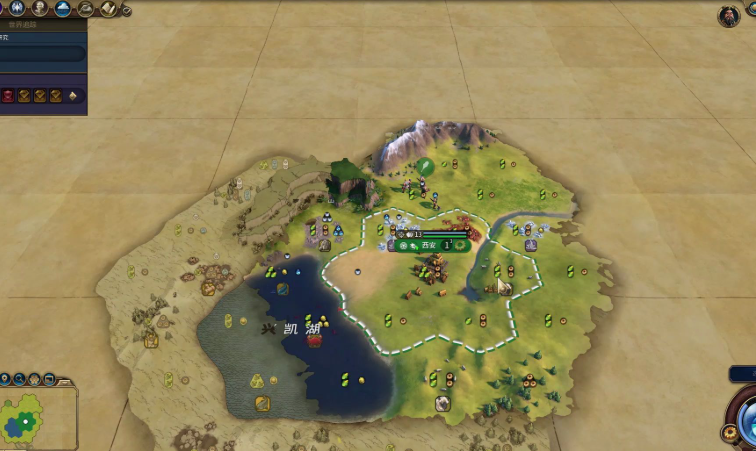Open the great people portrait icon
Screen dimensions: 756x451
[x=40, y=9]
